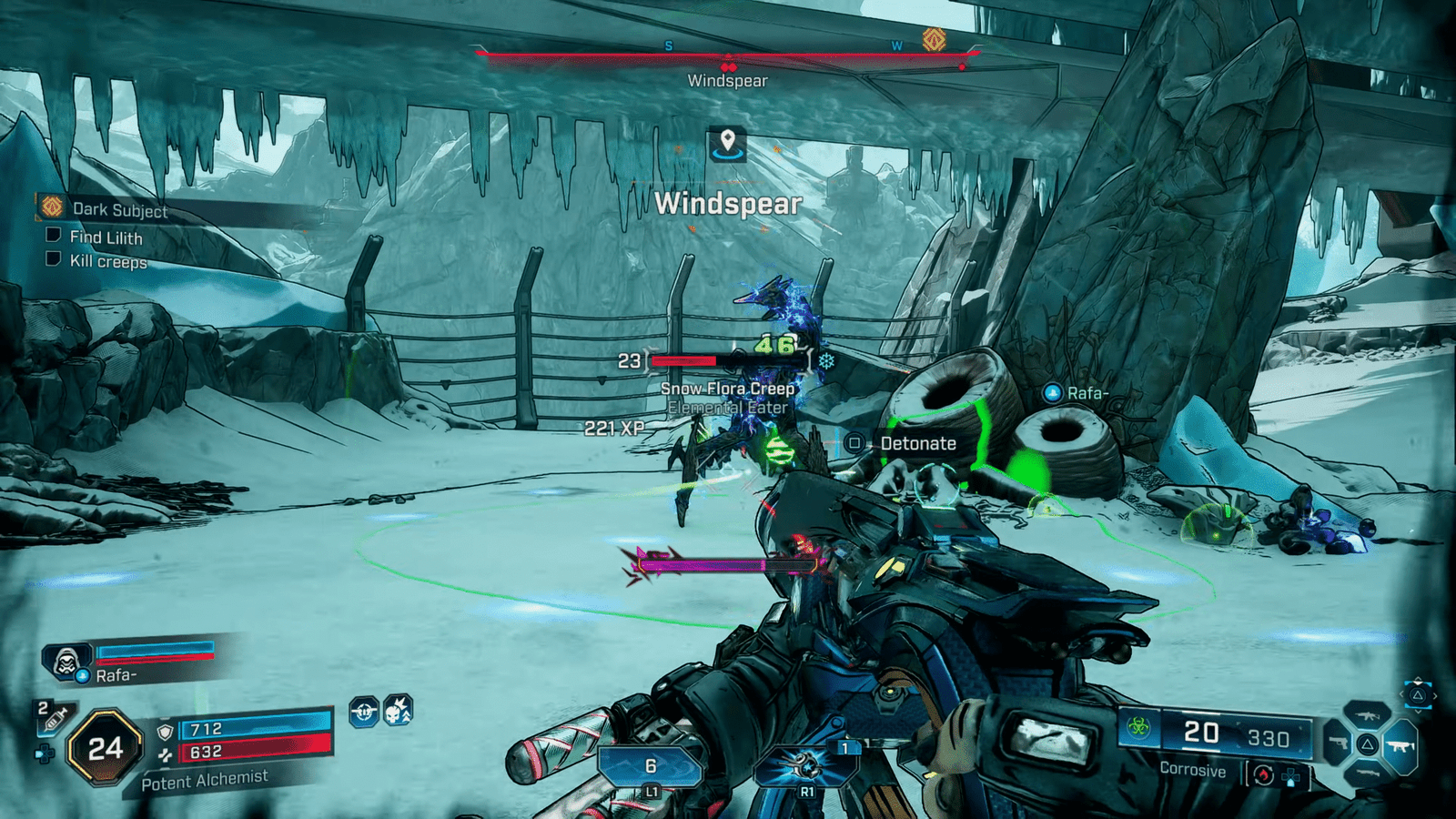
Task: Tick the Find Lilith objective box
Action: 54,236
